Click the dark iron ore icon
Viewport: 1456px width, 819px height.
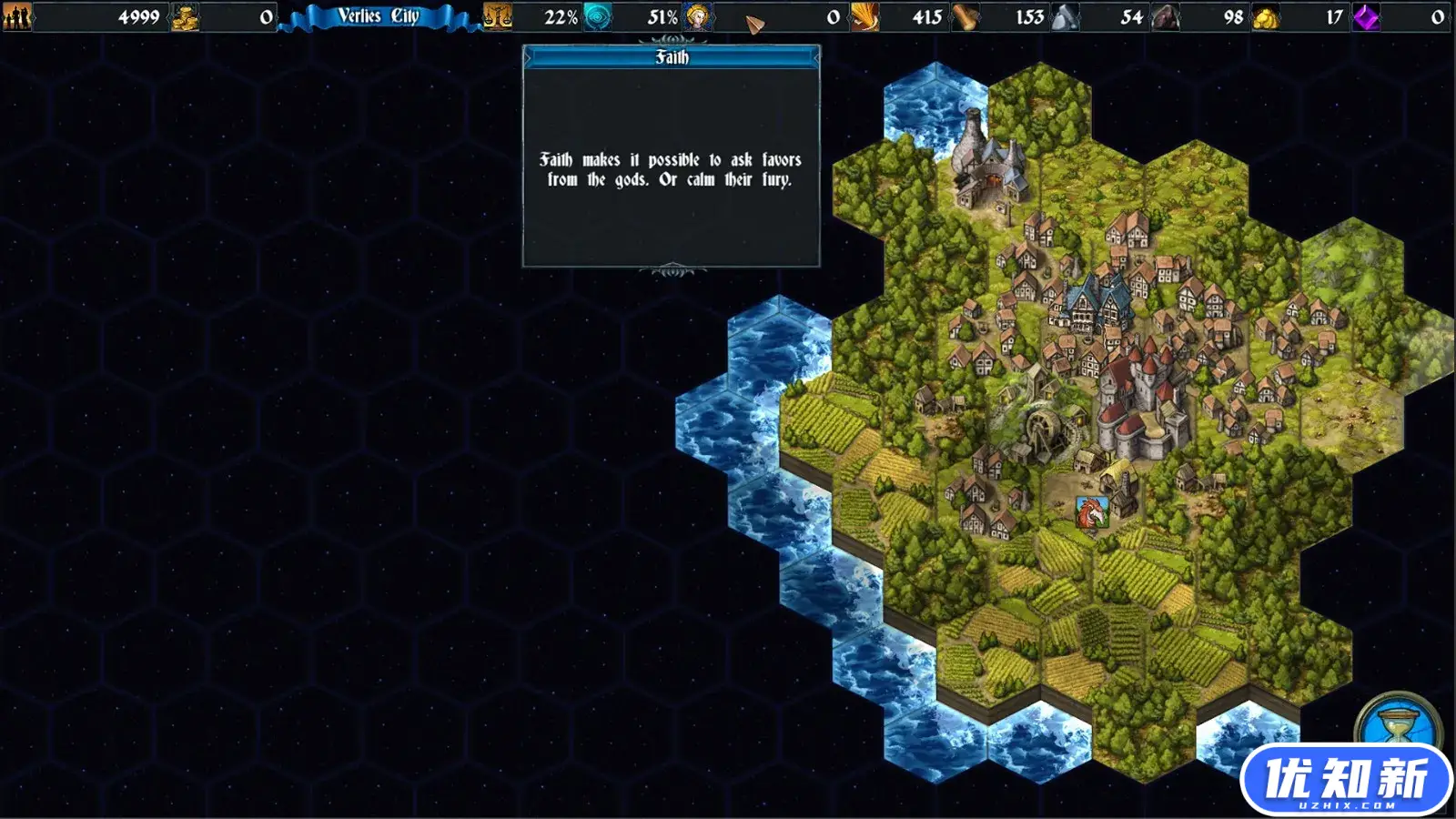click(1166, 16)
